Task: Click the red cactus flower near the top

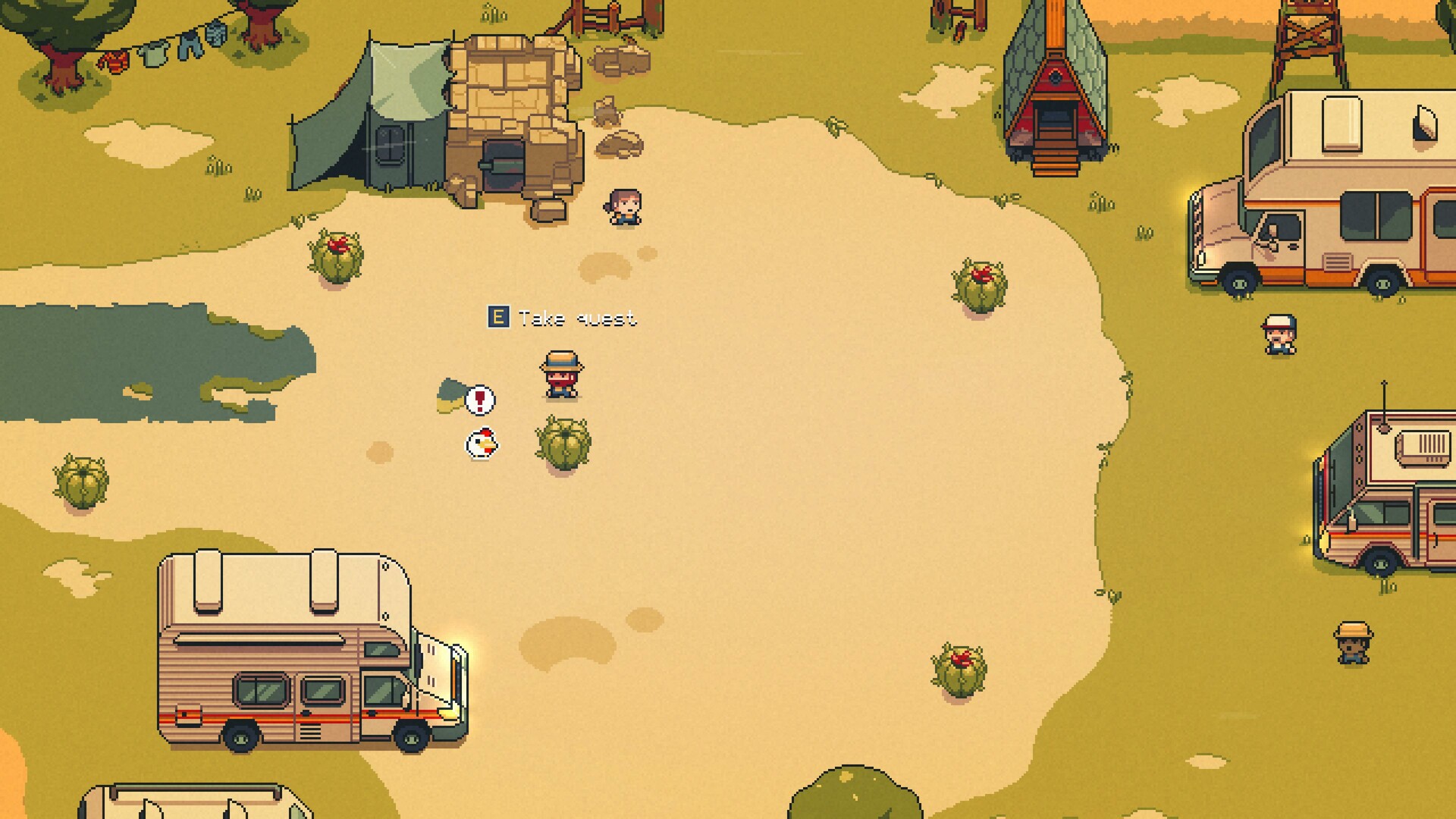Action: (x=336, y=245)
